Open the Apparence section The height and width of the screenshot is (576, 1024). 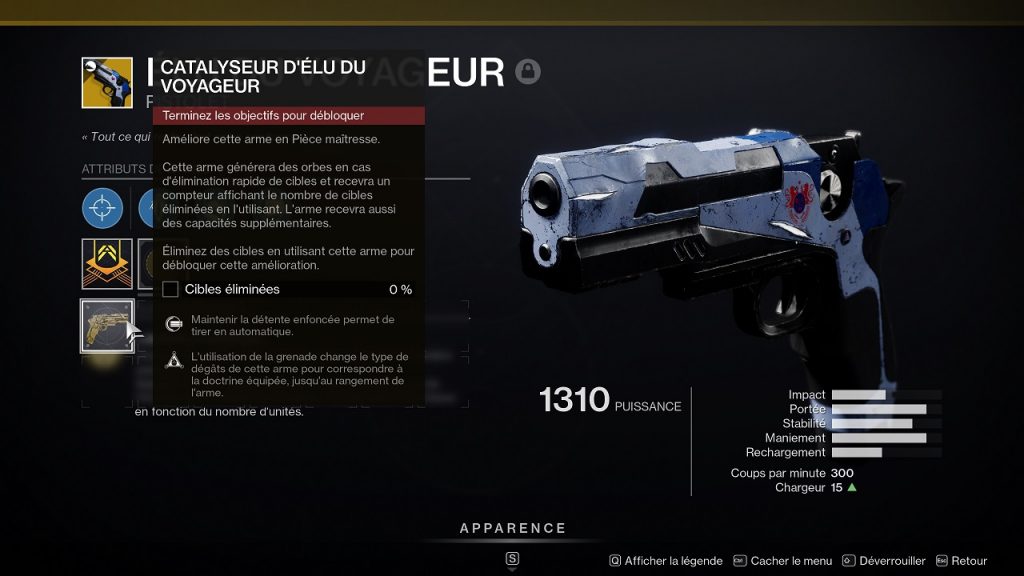(x=512, y=528)
